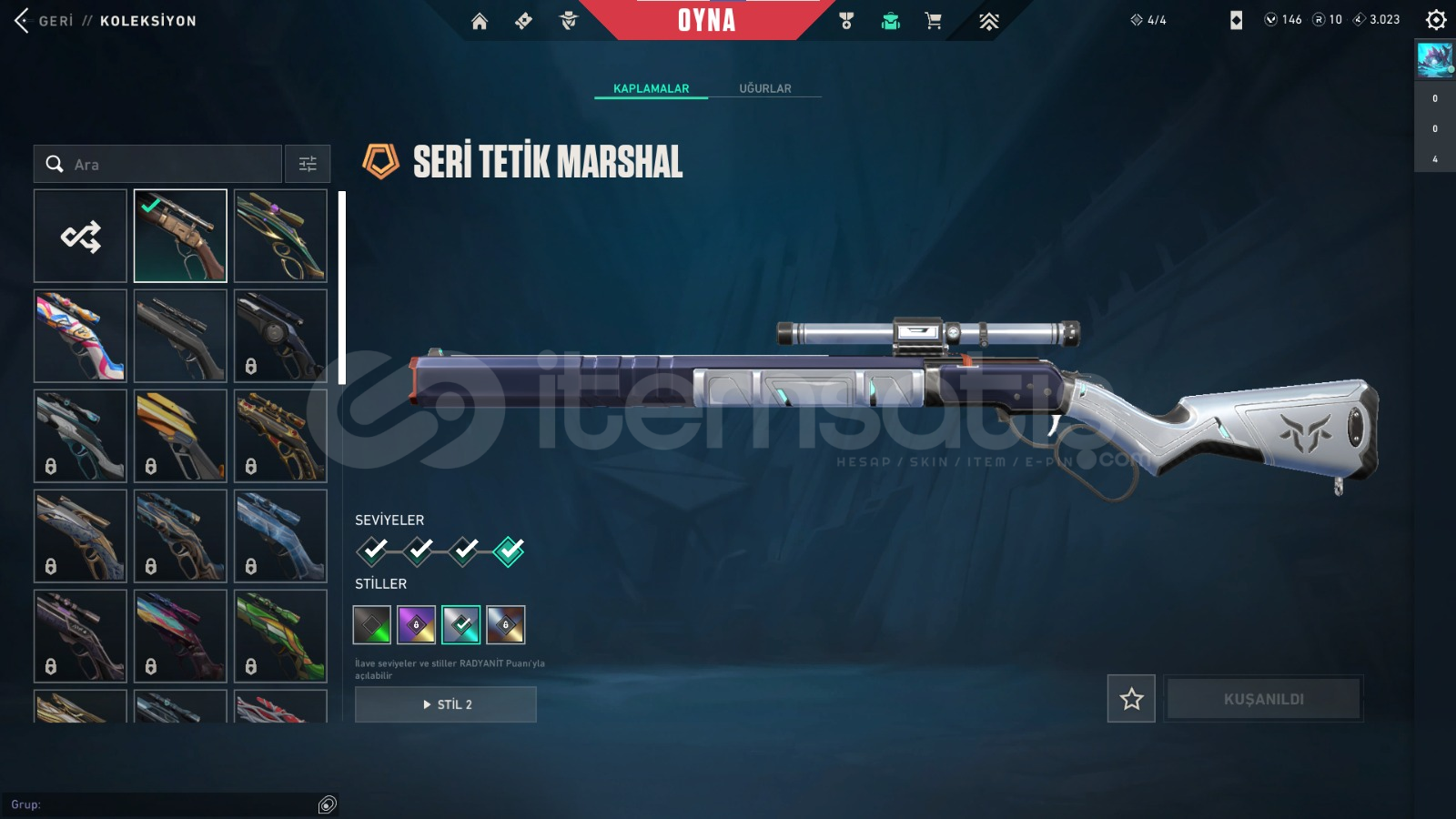The width and height of the screenshot is (1456, 819).
Task: Choose the random skin shuffle tile
Action: [80, 237]
